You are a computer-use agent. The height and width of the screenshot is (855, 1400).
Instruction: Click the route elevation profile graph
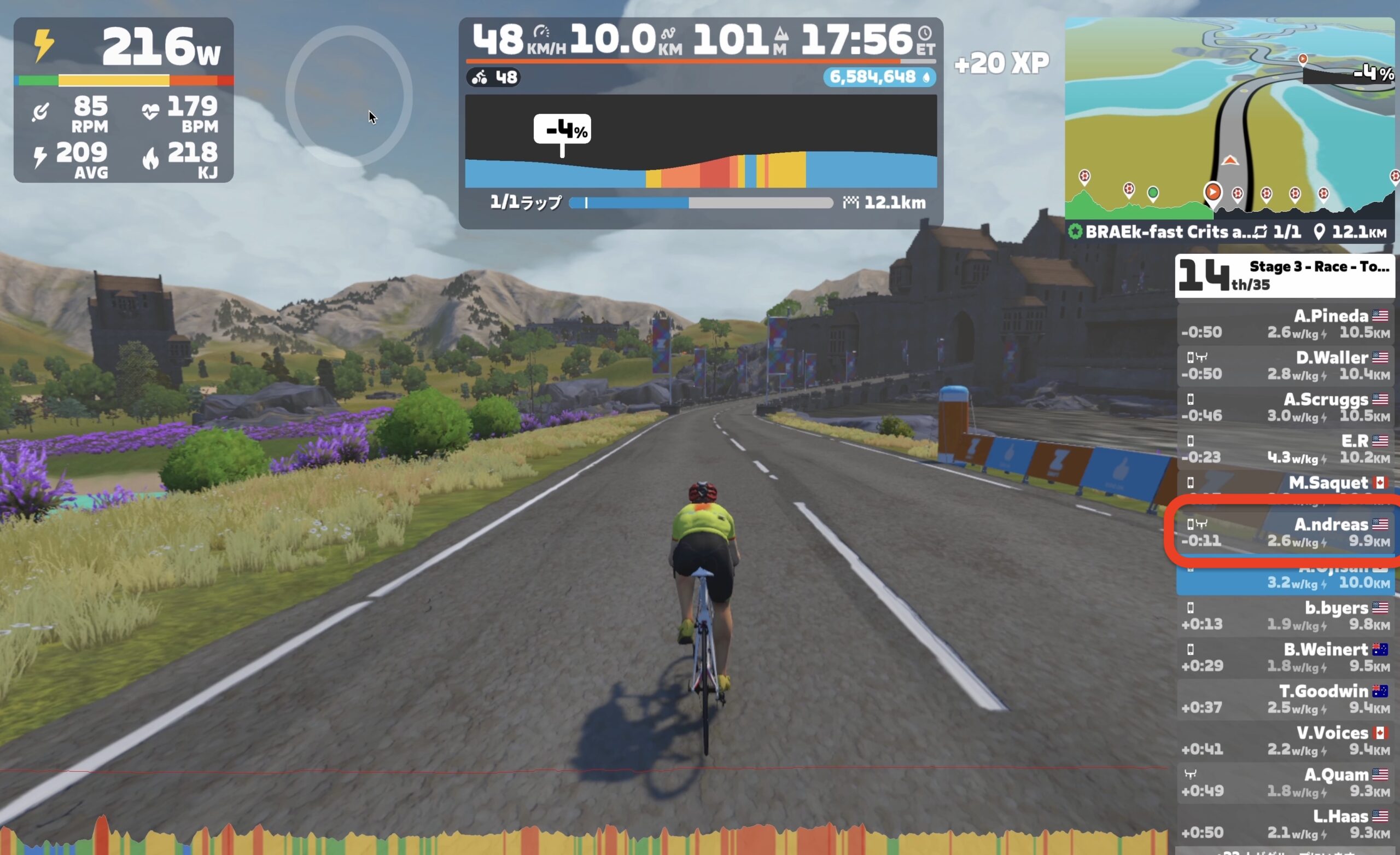click(701, 142)
